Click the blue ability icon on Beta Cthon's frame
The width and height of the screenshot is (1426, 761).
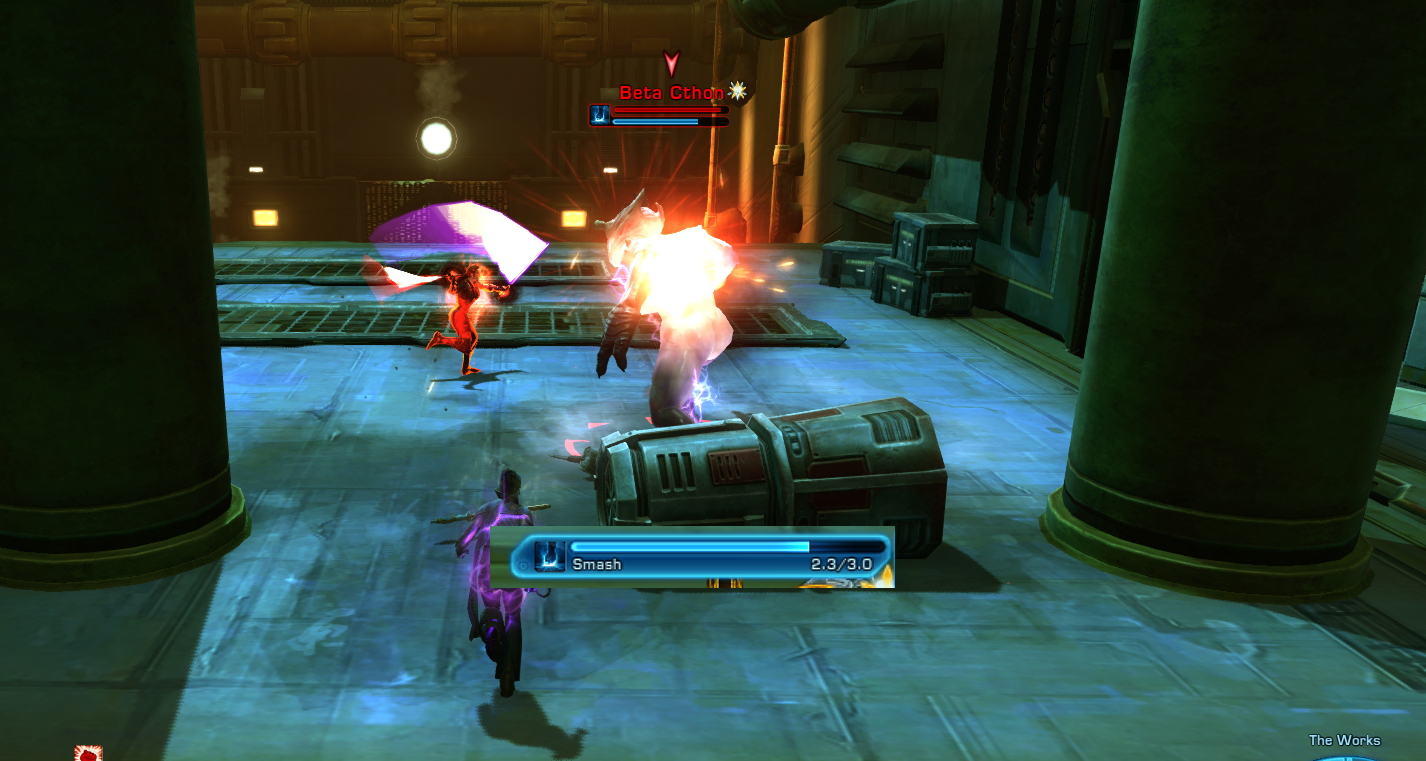(x=600, y=114)
